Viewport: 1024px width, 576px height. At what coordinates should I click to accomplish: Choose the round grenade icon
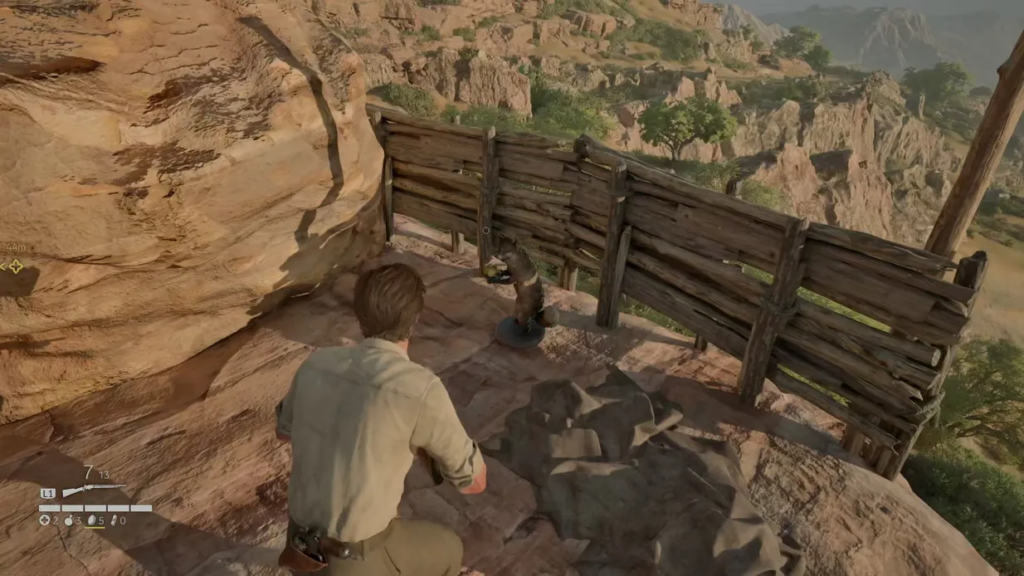pyautogui.click(x=68, y=520)
